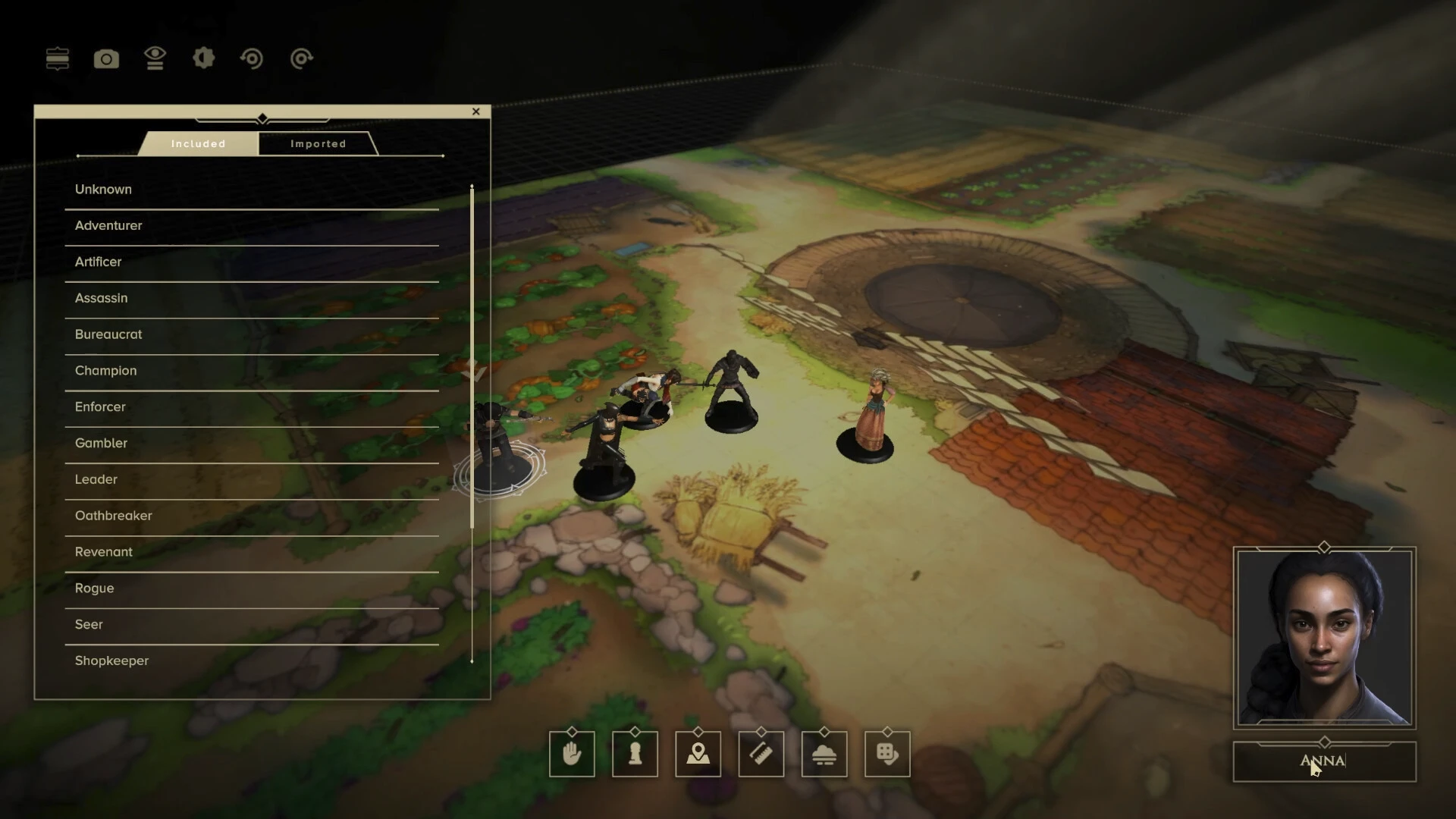Screen dimensions: 1456x819
Task: Select Assassin from the class list
Action: point(101,298)
